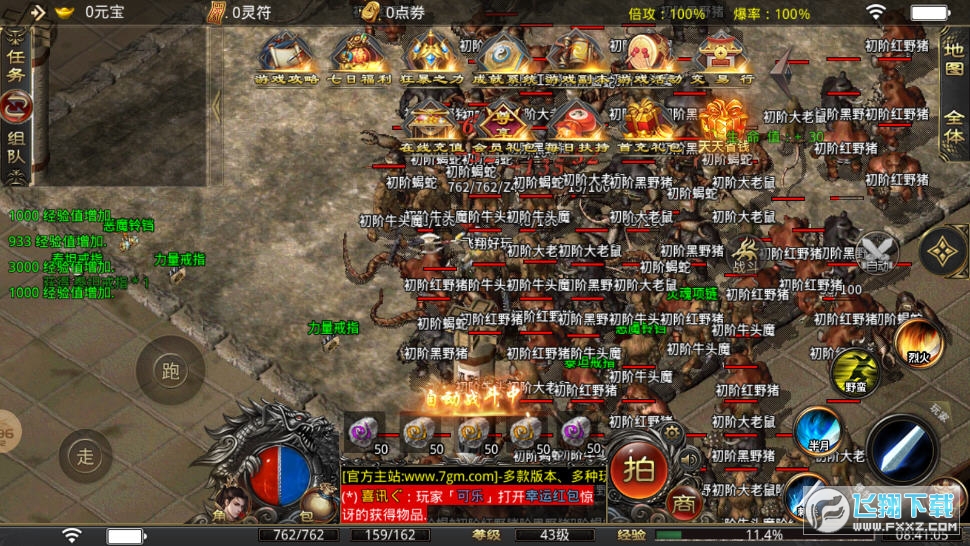Viewport: 970px width, 546px height.
Task: Use the 半月 half-moon skill
Action: 820,430
